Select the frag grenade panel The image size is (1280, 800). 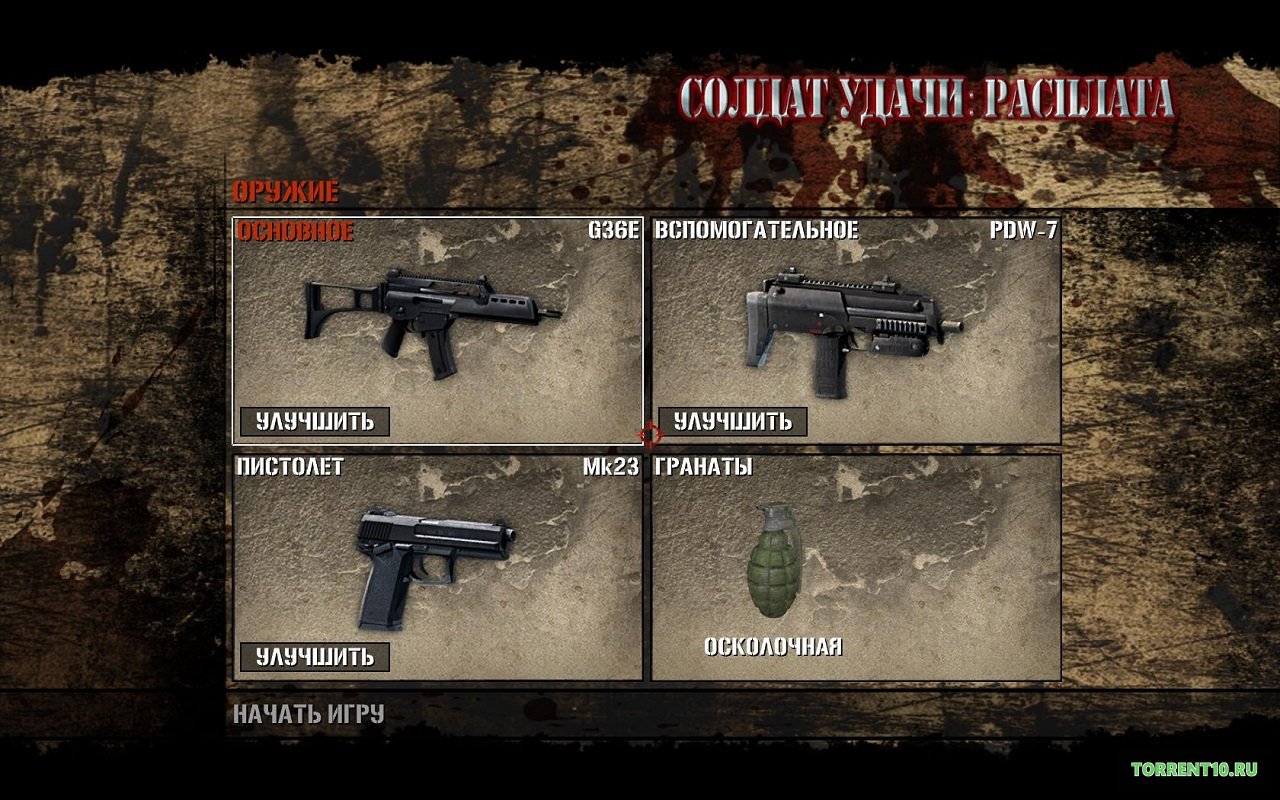(x=855, y=567)
